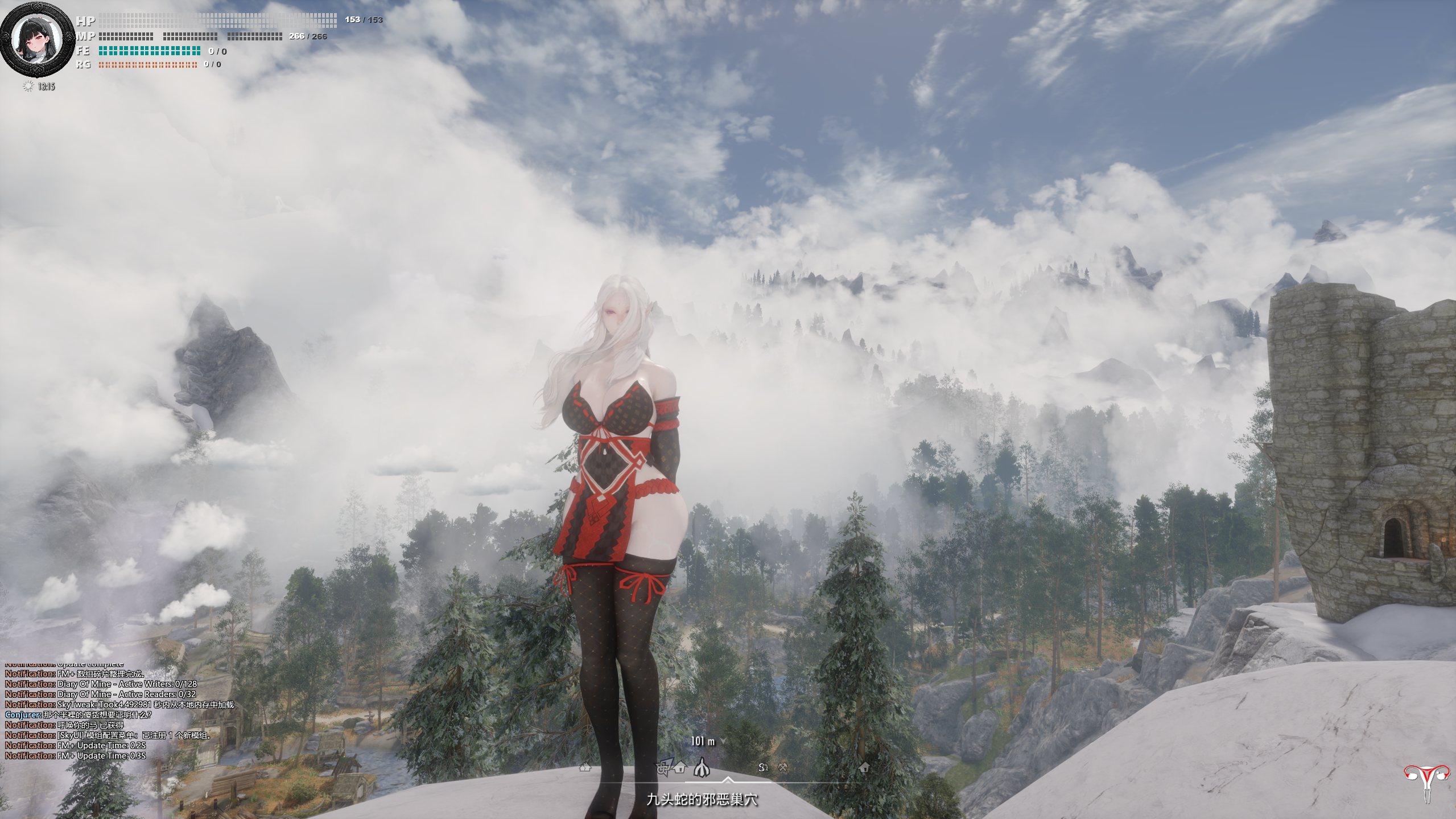Select the twin-houses settlement compass marker
The image size is (1456, 819).
click(585, 767)
